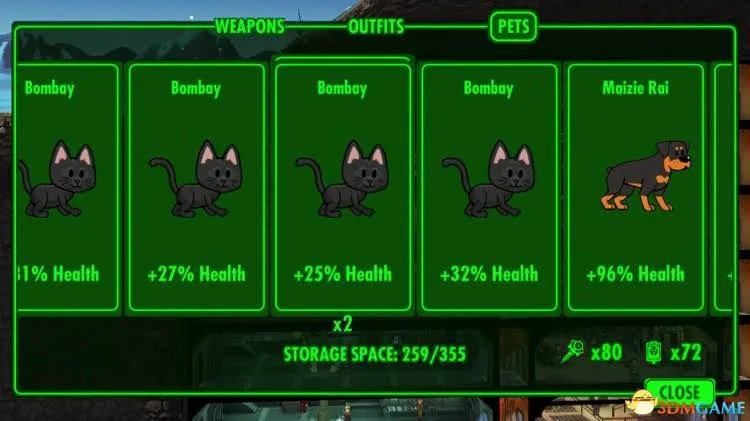
Task: Select the Maizie Rai dog card
Action: click(636, 188)
